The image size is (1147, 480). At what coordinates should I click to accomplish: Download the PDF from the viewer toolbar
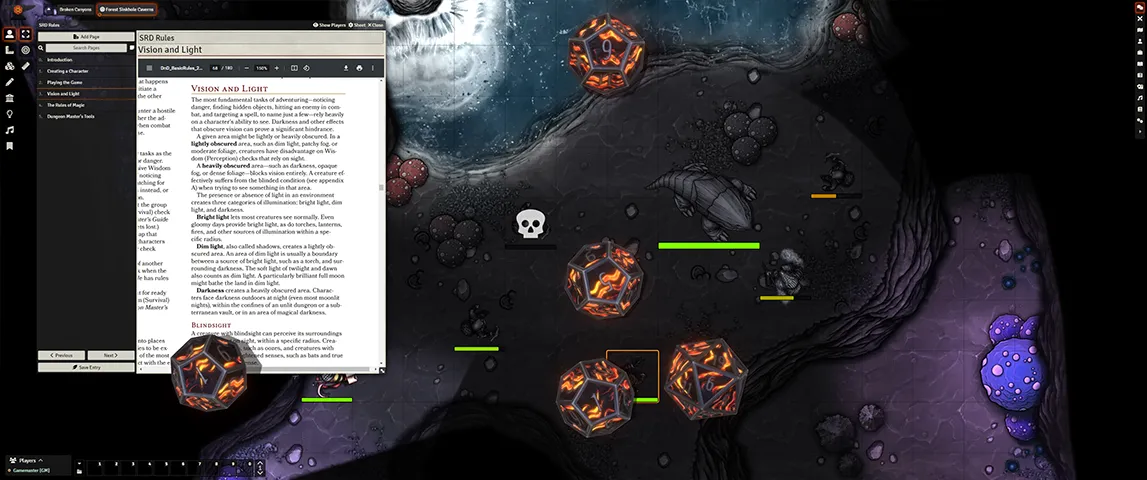(345, 68)
